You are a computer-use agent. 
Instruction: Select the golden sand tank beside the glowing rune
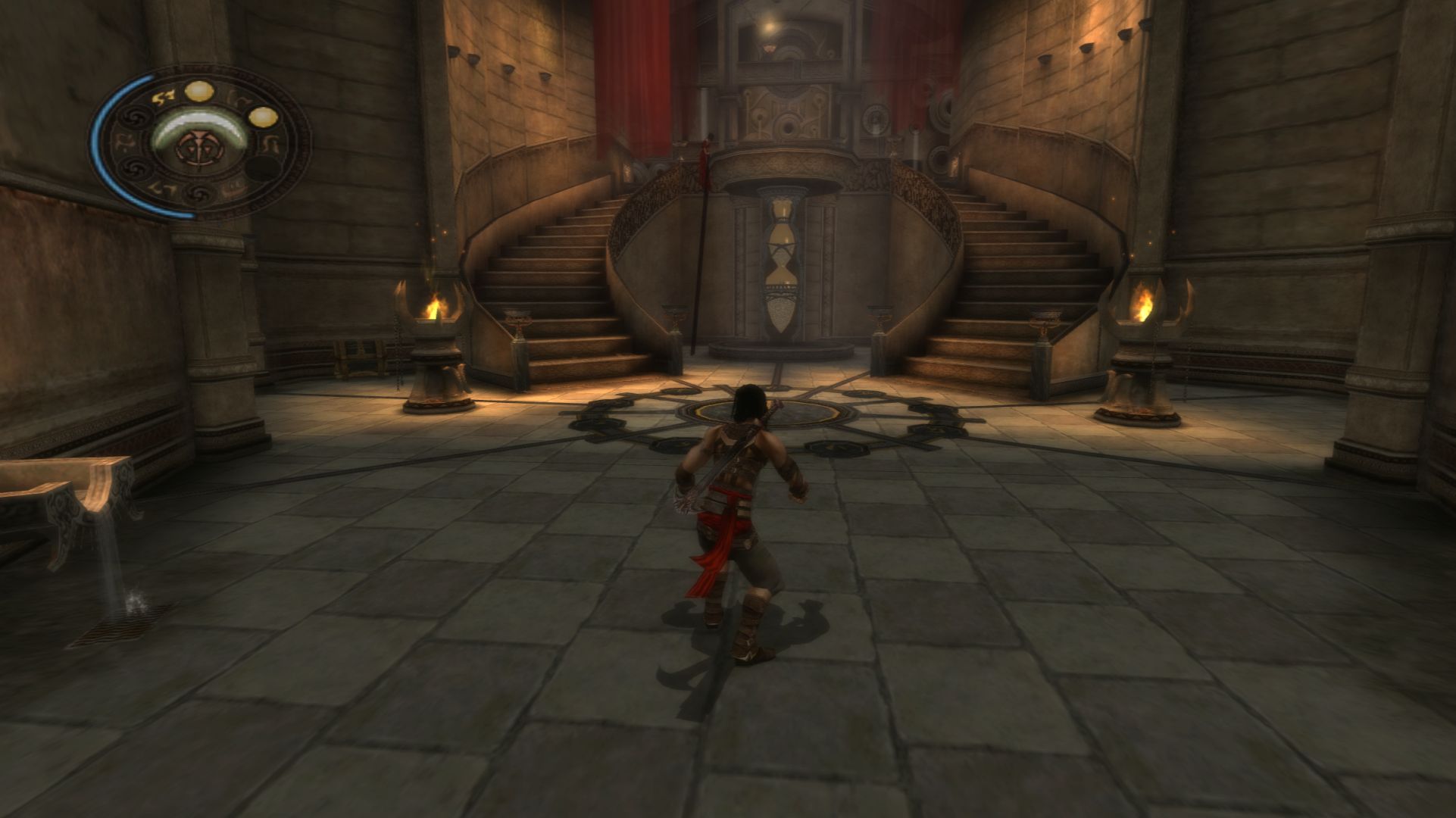199,92
